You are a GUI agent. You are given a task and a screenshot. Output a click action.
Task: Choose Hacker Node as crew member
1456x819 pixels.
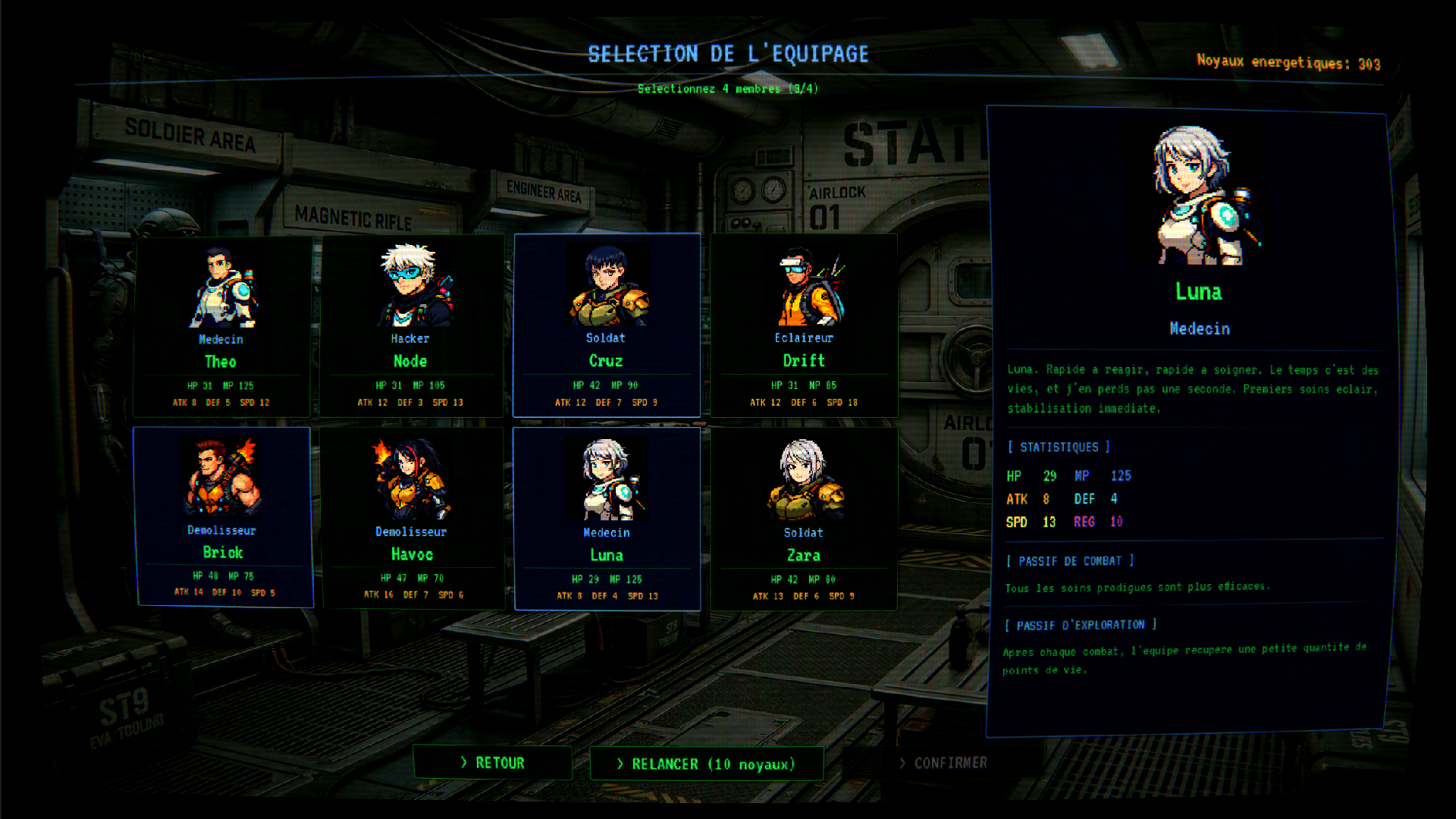(x=411, y=326)
